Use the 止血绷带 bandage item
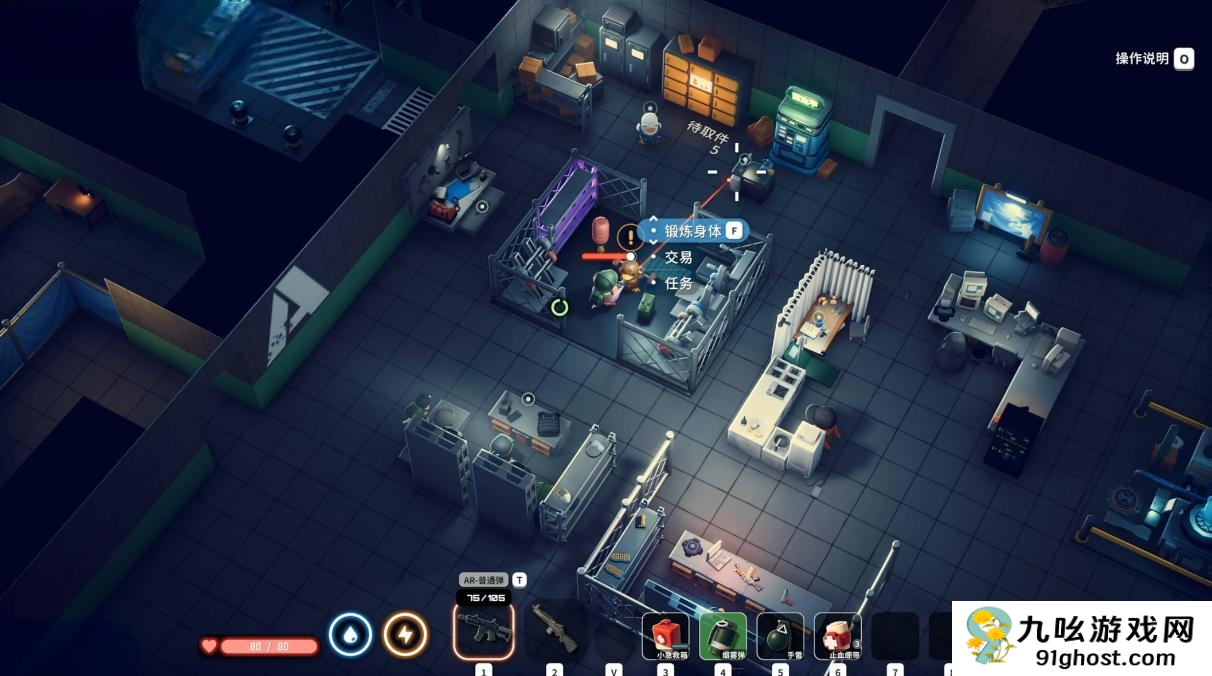Viewport: 1212px width, 676px height. pos(838,636)
